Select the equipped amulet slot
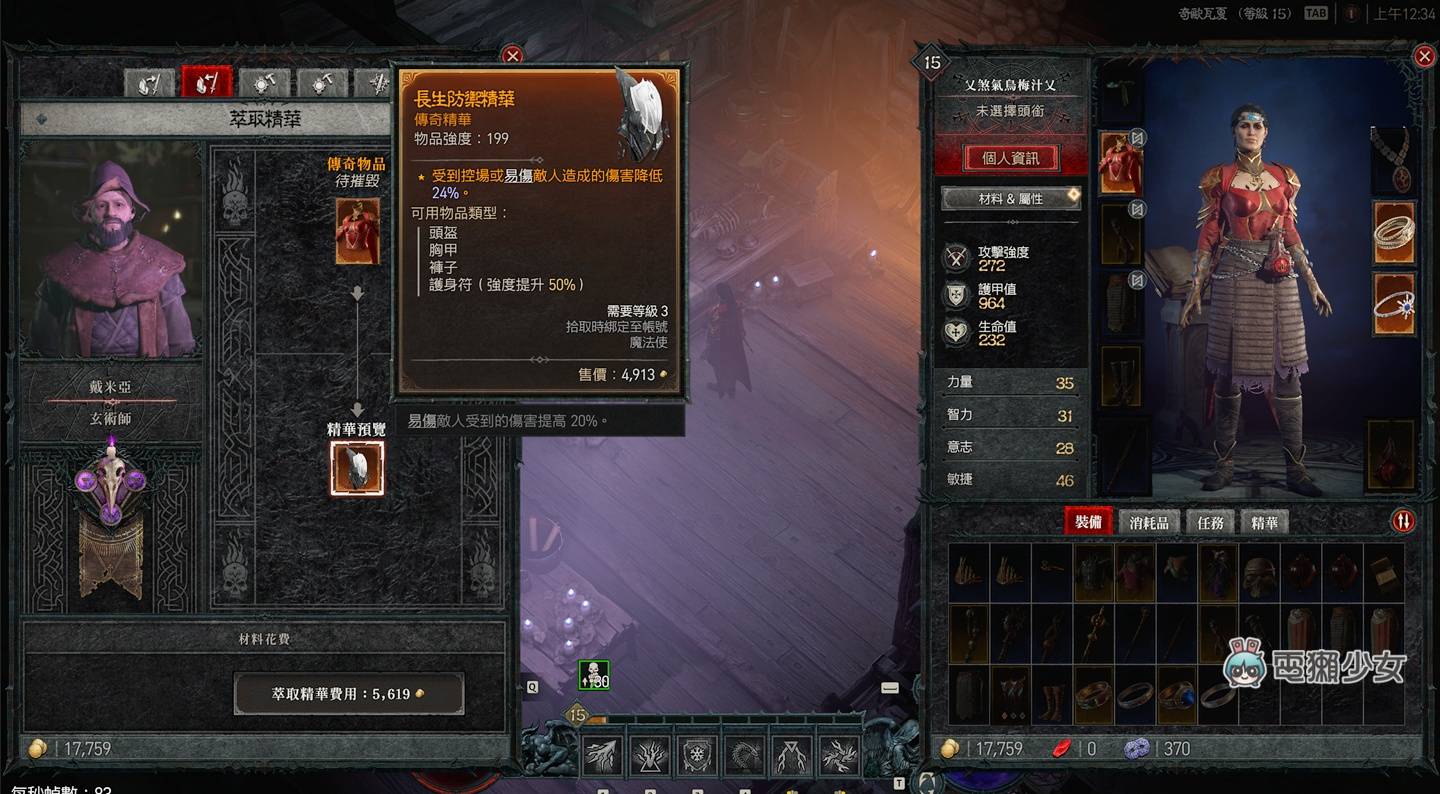The height and width of the screenshot is (794, 1440). (1391, 160)
